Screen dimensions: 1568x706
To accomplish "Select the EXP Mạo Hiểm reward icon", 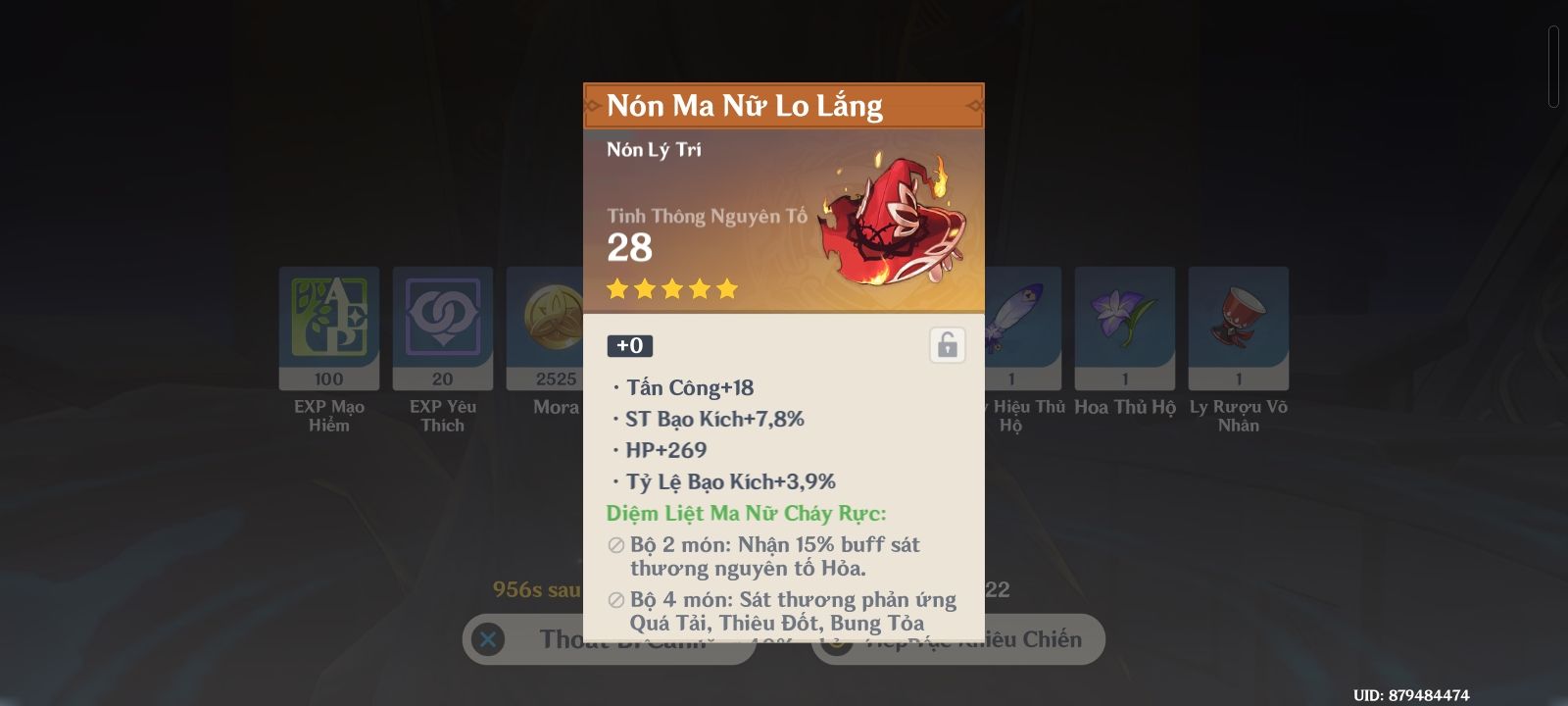I will [328, 328].
